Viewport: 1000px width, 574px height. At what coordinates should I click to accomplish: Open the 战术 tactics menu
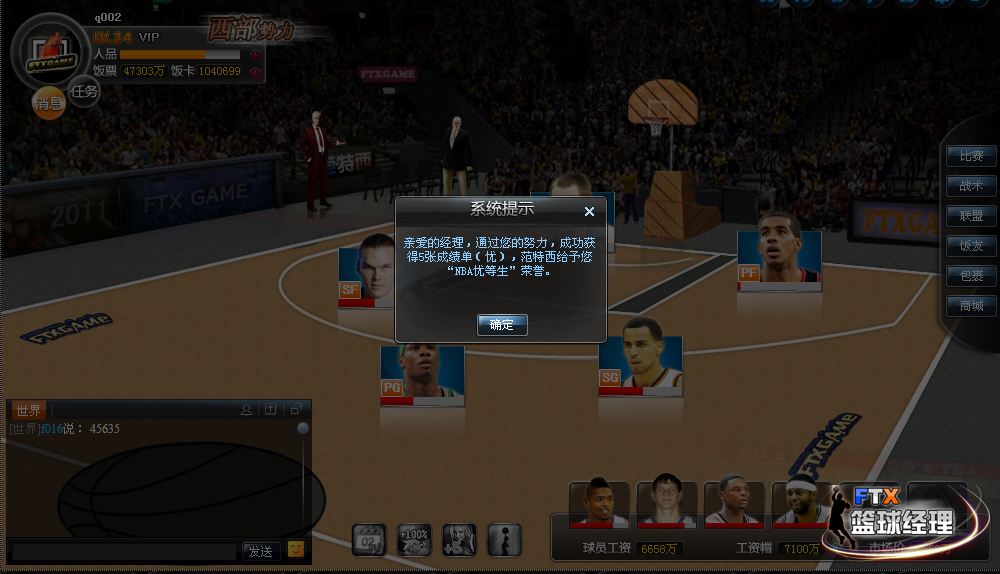[x=971, y=186]
